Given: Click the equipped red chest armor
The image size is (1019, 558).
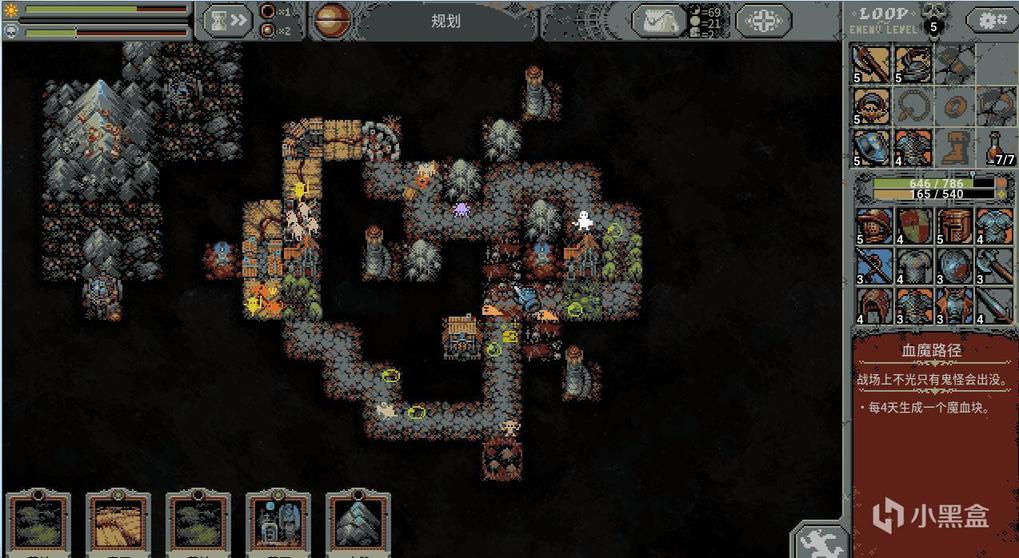Looking at the screenshot, I should pyautogui.click(x=912, y=148).
